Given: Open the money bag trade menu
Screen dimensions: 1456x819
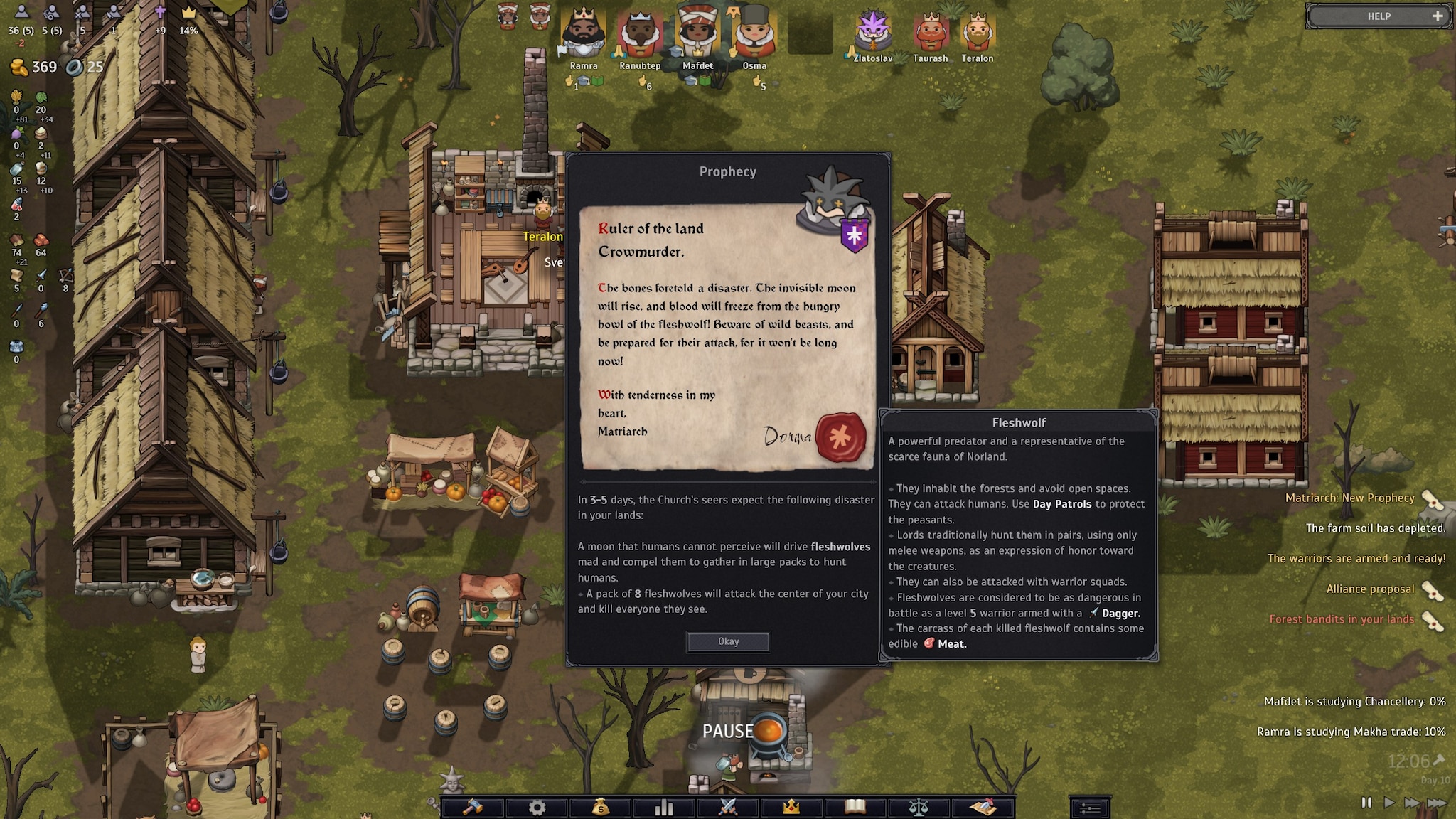Looking at the screenshot, I should pos(601,807).
